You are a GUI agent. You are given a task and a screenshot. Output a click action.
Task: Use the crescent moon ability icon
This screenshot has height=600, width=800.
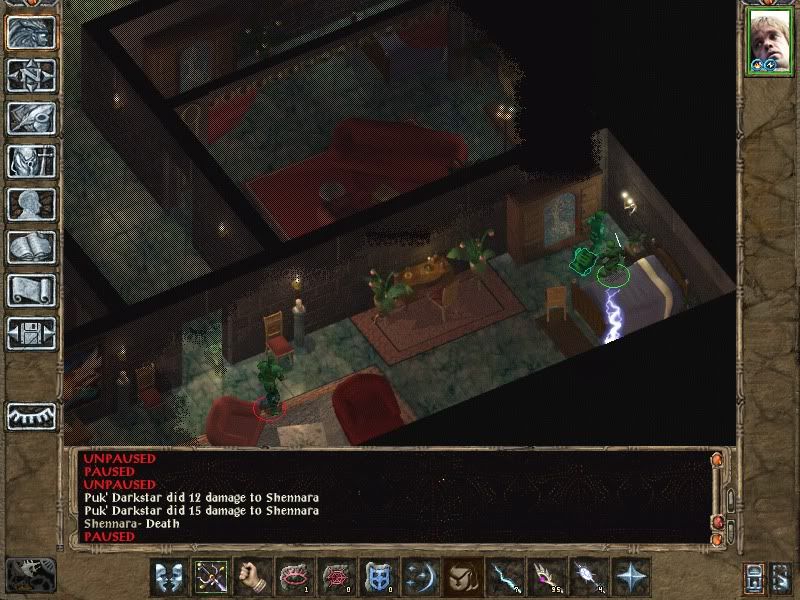422,577
